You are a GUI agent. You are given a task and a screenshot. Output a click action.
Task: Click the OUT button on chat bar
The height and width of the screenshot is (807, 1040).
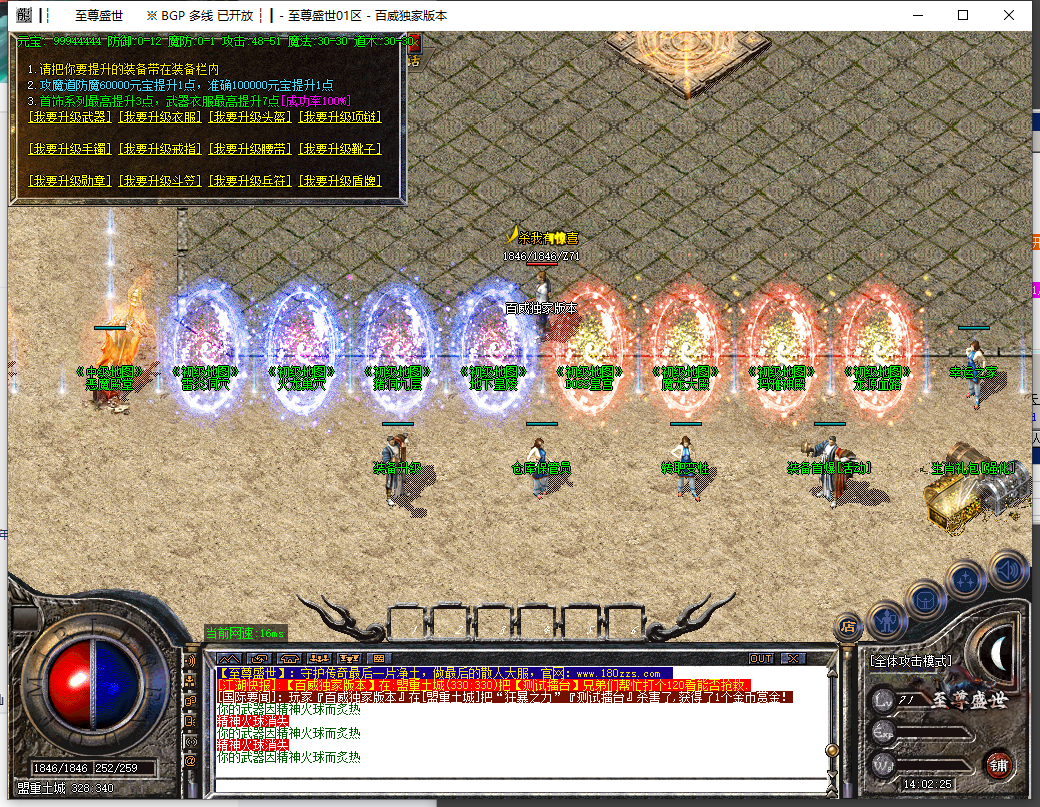point(761,658)
